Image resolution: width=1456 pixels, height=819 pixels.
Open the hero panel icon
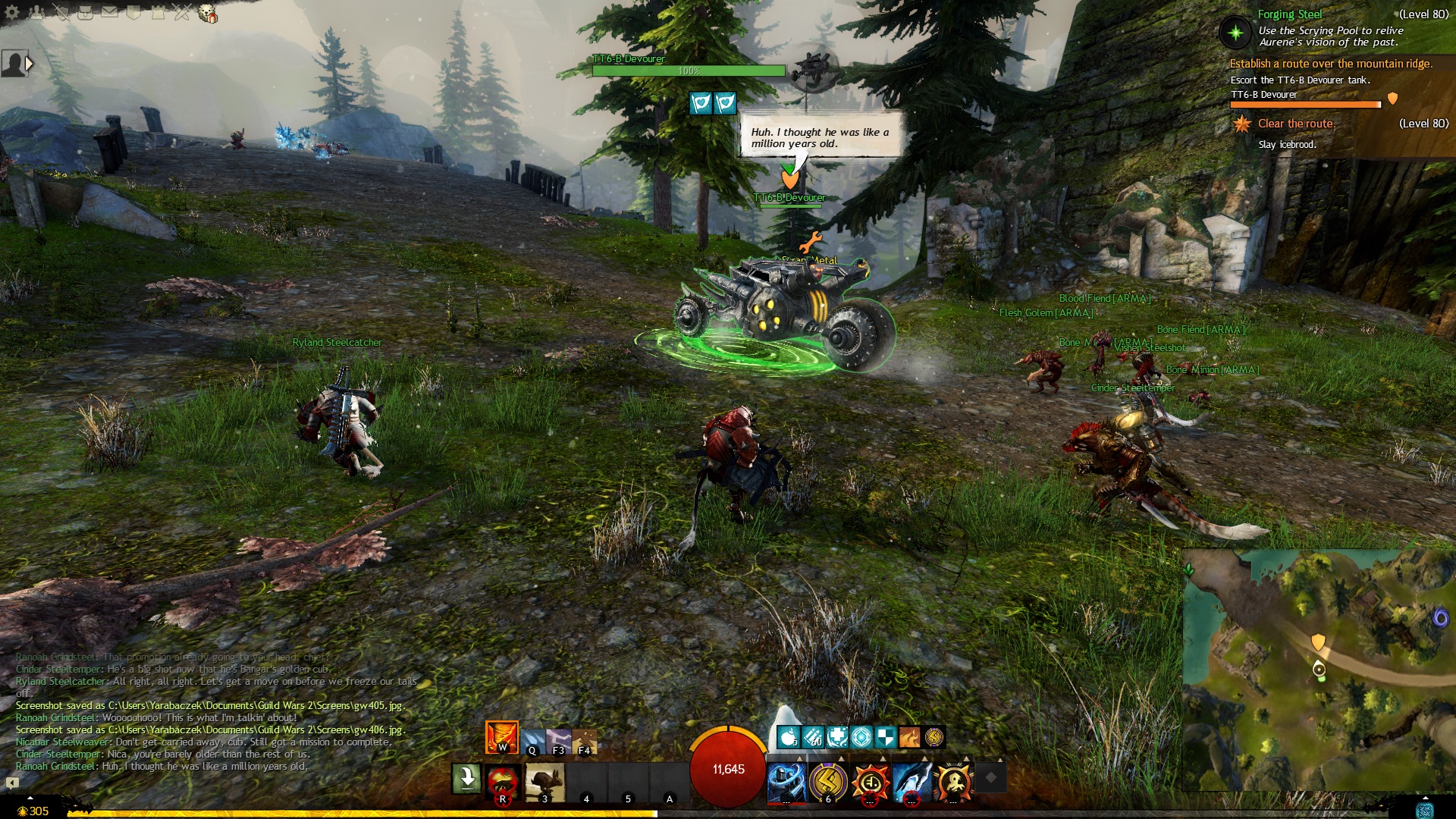tap(61, 12)
